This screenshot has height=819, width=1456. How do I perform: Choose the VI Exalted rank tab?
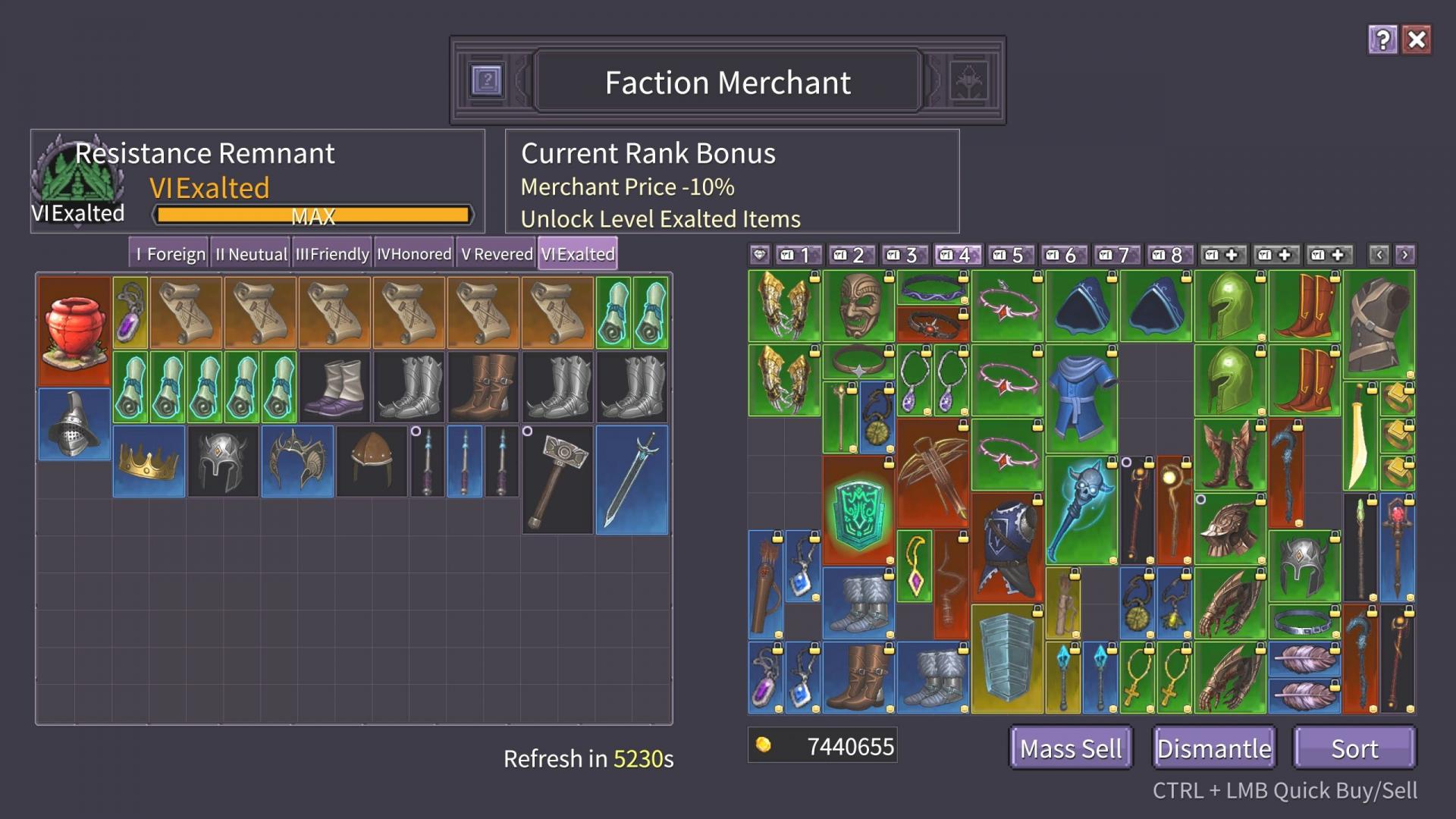(x=578, y=254)
